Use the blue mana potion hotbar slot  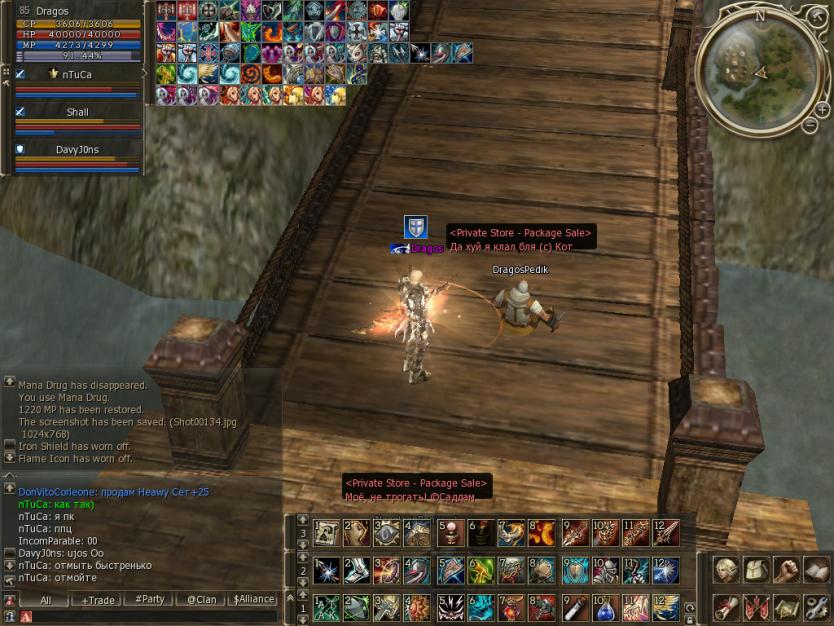pos(605,607)
